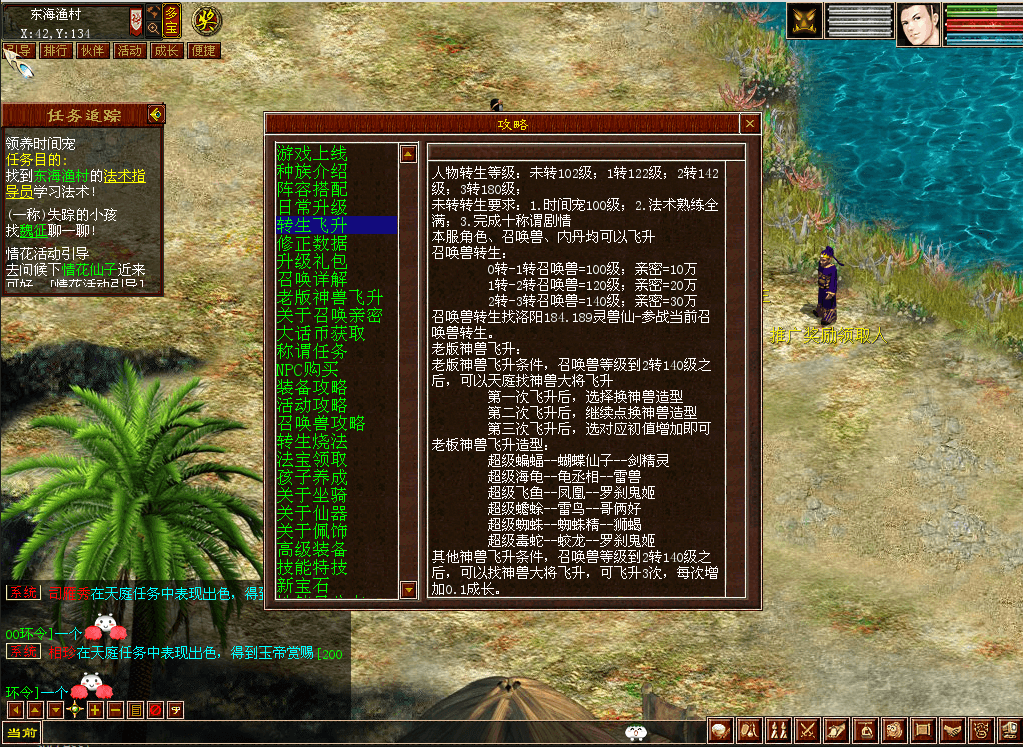Collapse the 任务追踪 quest tracker panel
1023x747 pixels.
pyautogui.click(x=156, y=115)
